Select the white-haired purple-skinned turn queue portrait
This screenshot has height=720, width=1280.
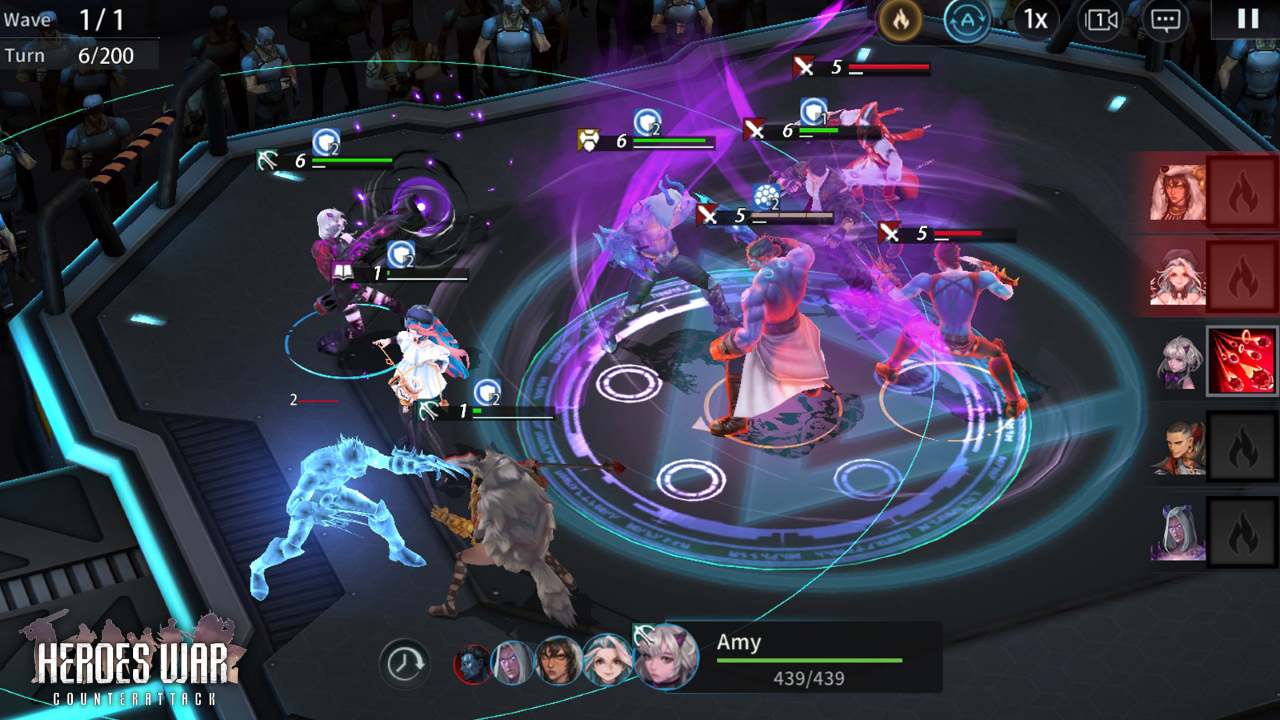514,663
